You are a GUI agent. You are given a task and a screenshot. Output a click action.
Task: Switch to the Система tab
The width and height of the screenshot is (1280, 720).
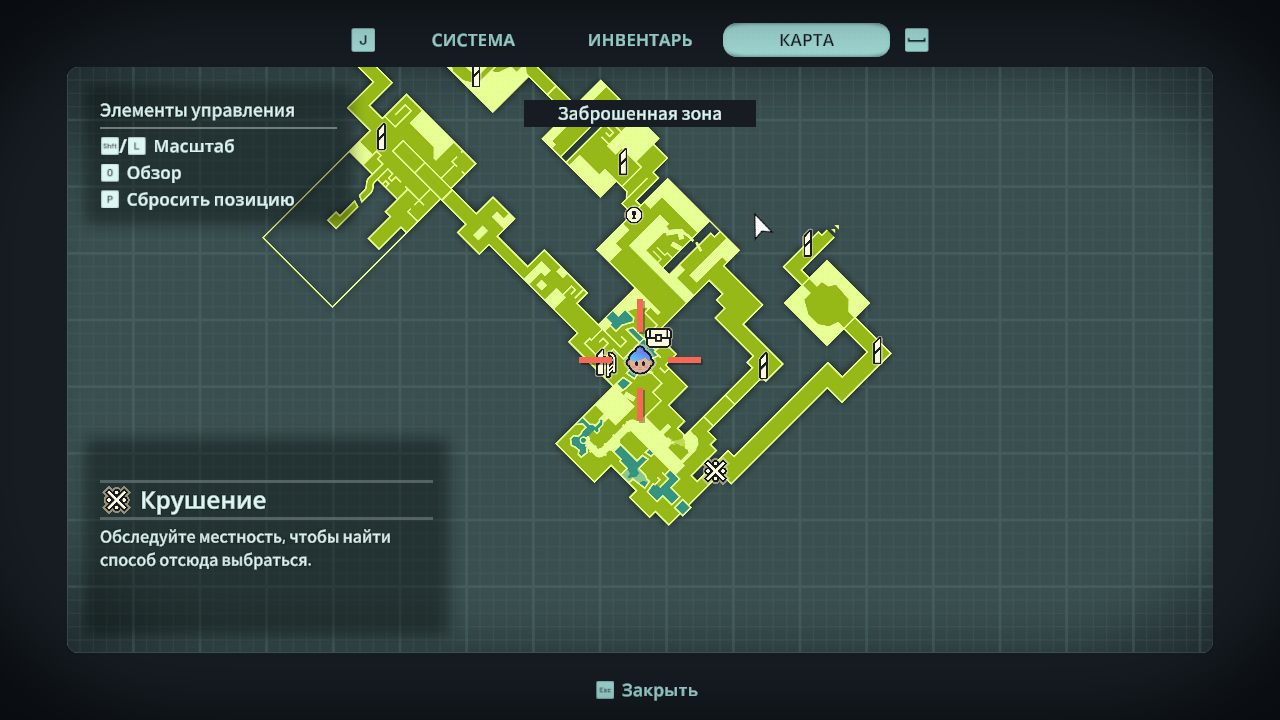click(473, 40)
